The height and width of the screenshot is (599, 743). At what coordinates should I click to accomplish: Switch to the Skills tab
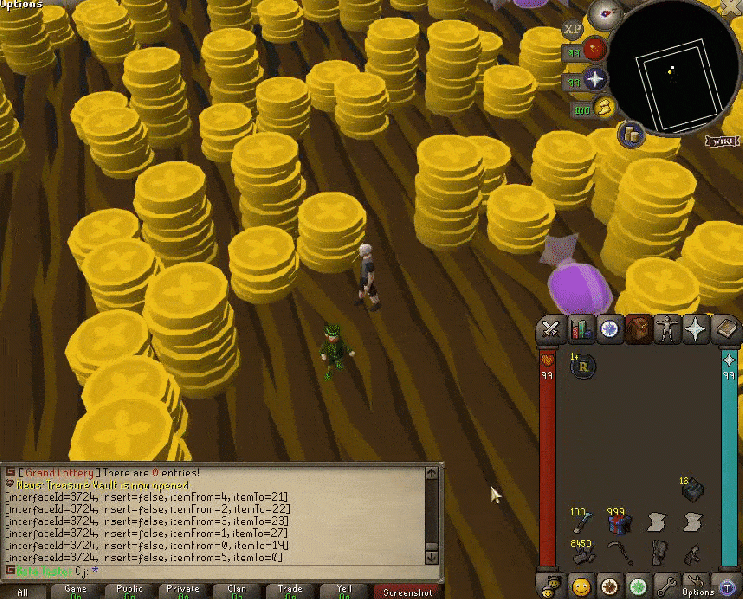[x=580, y=328]
